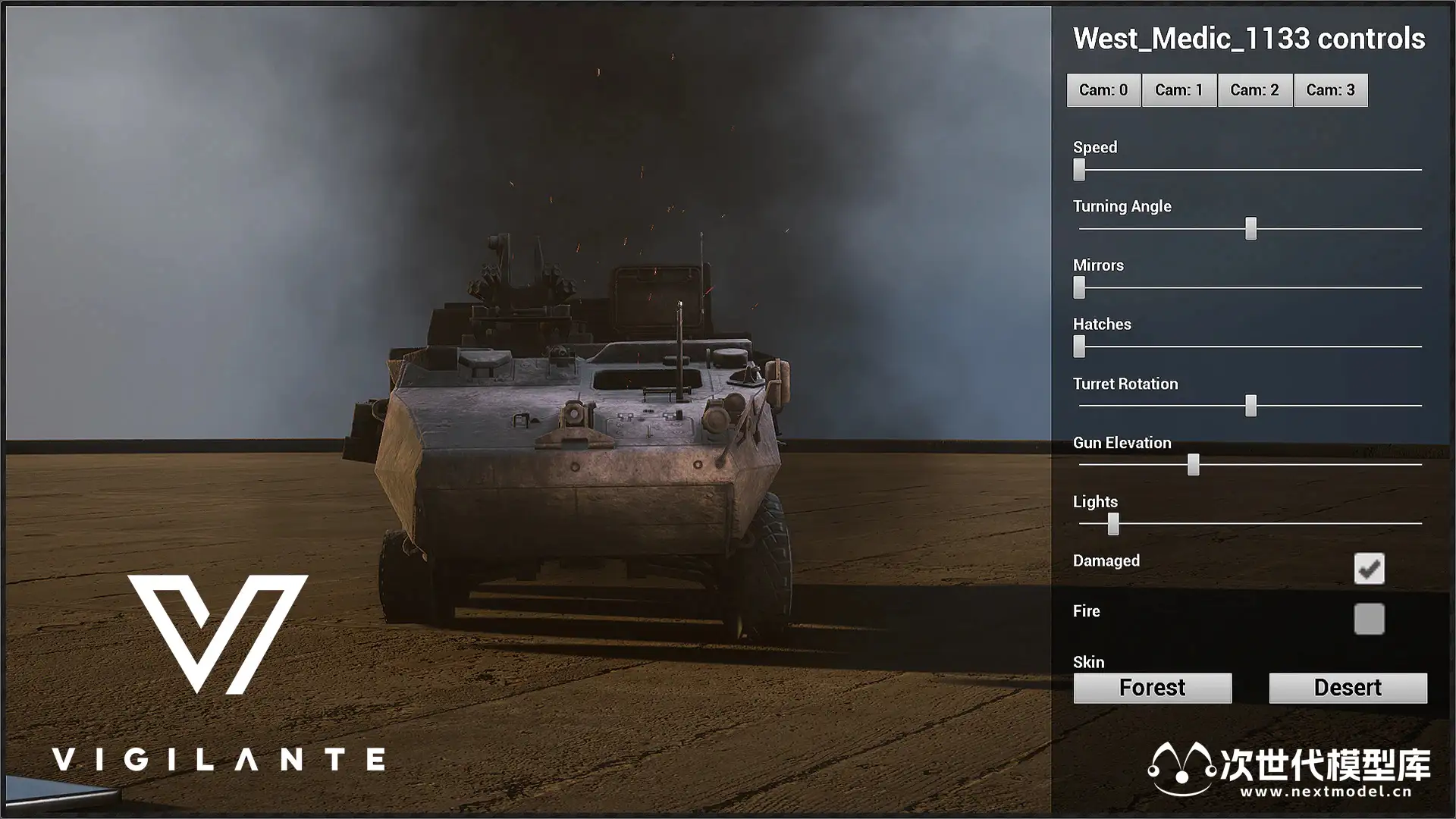Click the Mirrors slider handle
The image size is (1456, 819).
coord(1079,287)
